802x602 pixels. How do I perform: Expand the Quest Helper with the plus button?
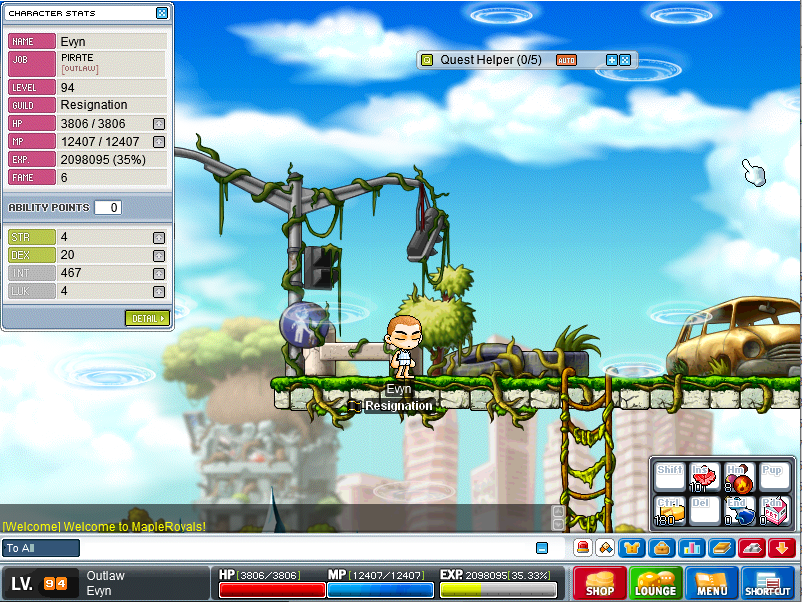point(612,60)
